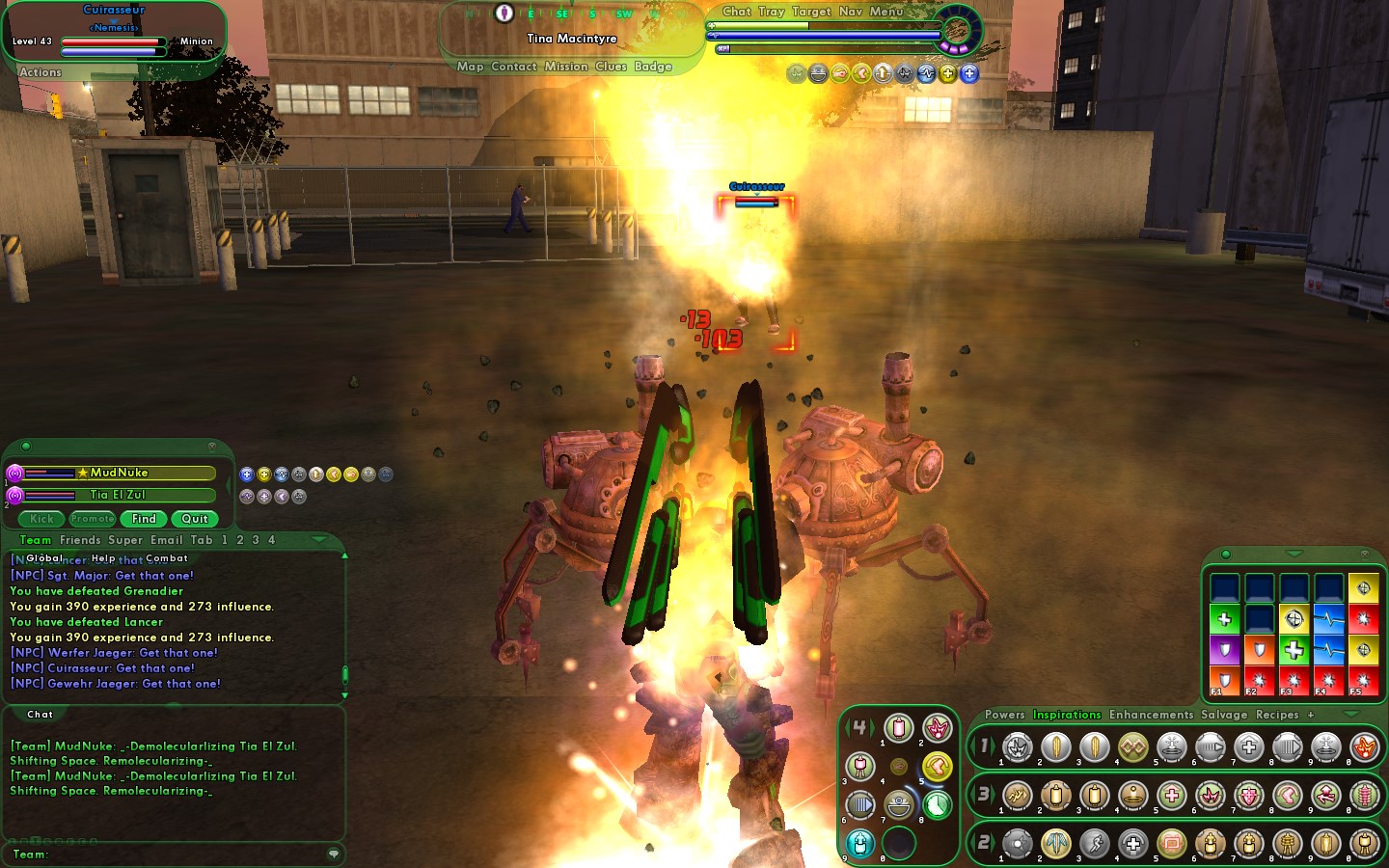Click the Find team member button
The width and height of the screenshot is (1389, 868).
tap(144, 519)
